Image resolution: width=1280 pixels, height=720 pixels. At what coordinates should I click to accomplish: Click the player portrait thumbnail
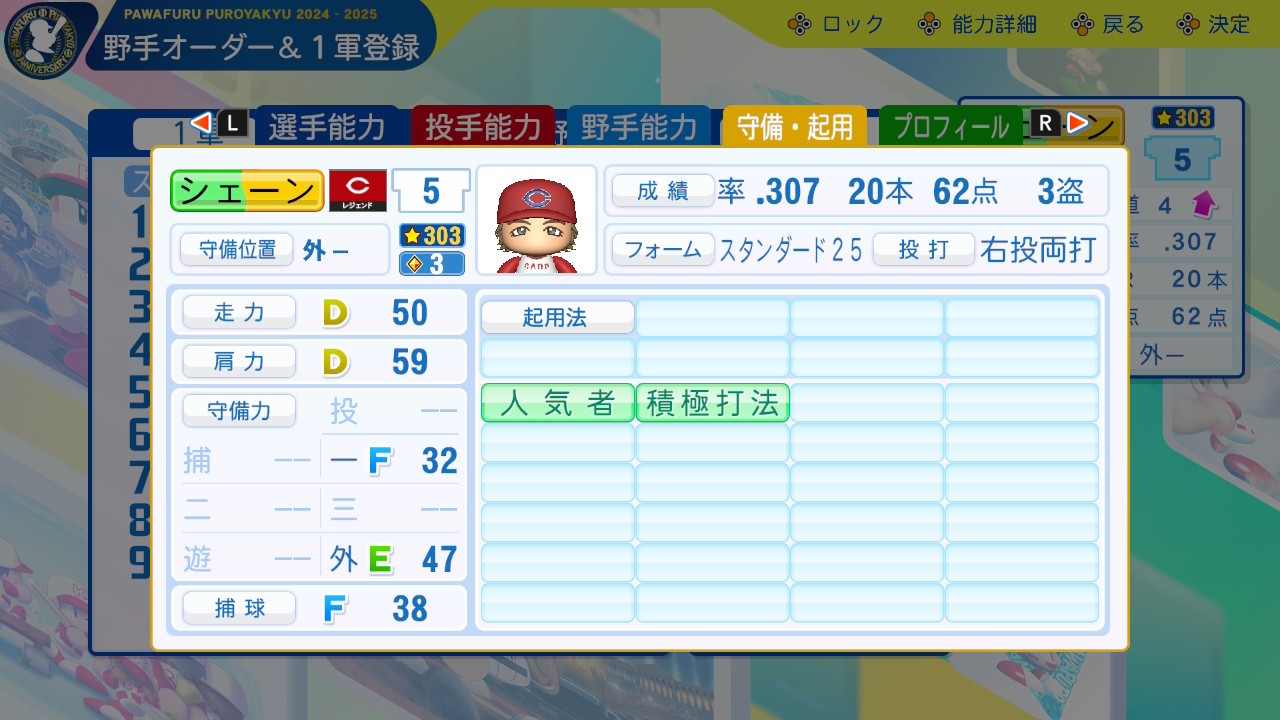coord(536,219)
